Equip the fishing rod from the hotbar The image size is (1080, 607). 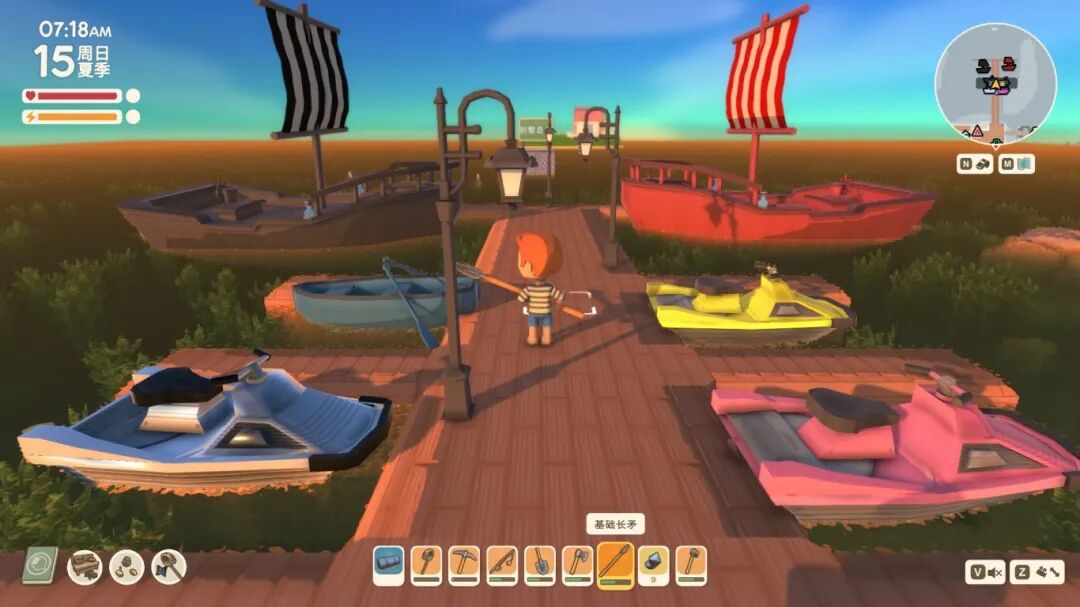pyautogui.click(x=502, y=564)
